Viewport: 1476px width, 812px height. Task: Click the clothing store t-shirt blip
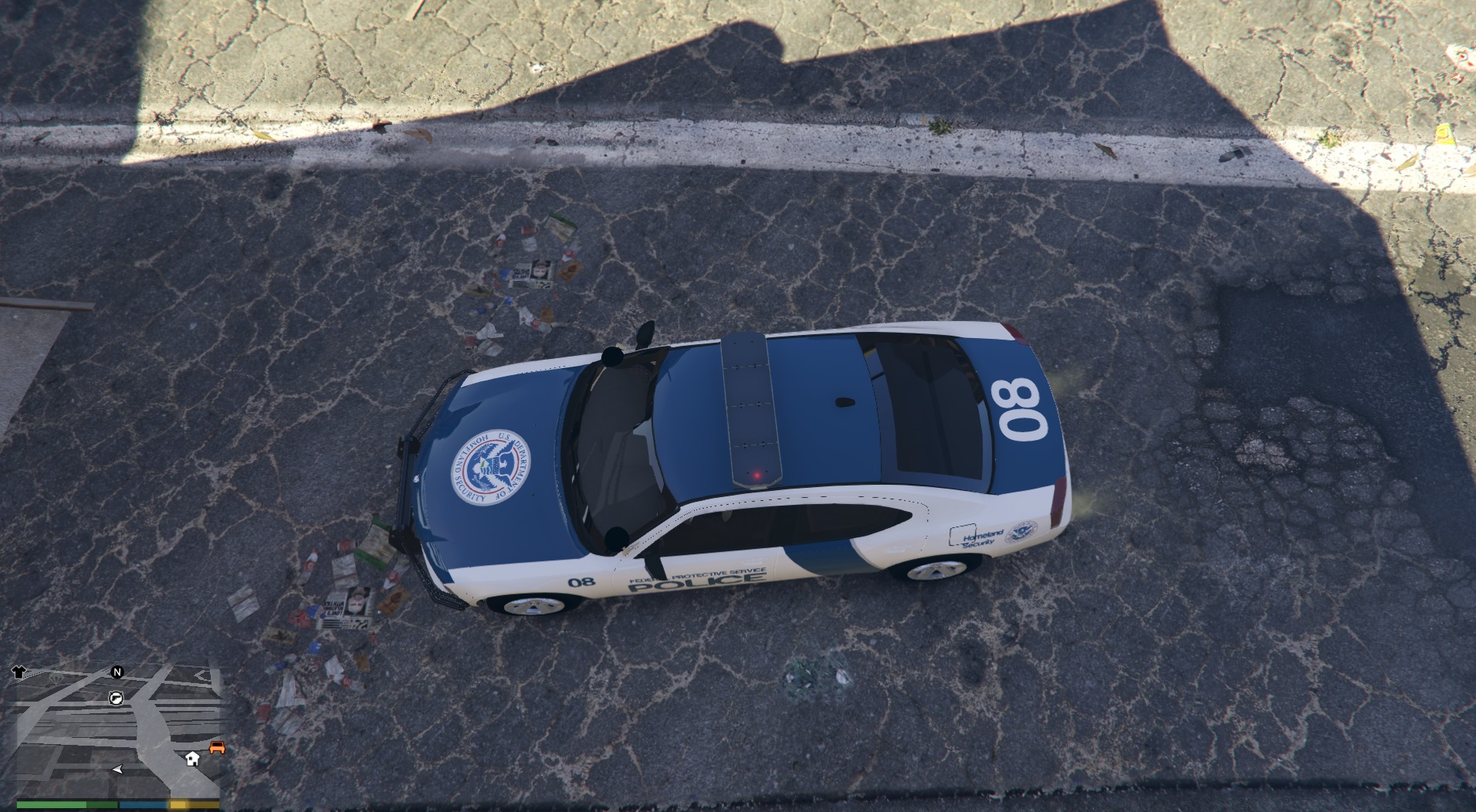coord(19,672)
